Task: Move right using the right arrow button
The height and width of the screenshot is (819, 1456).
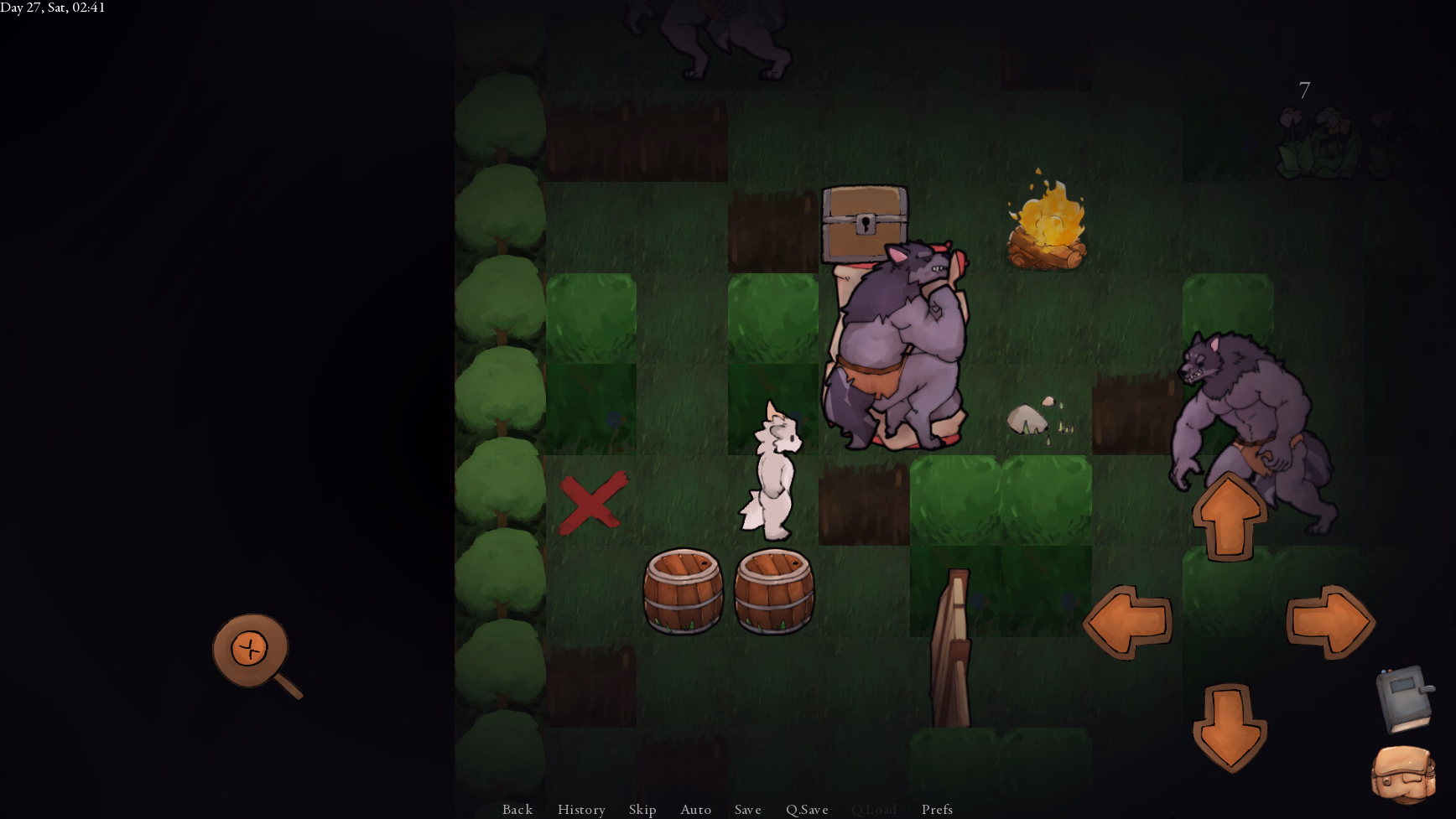Action: coord(1330,622)
